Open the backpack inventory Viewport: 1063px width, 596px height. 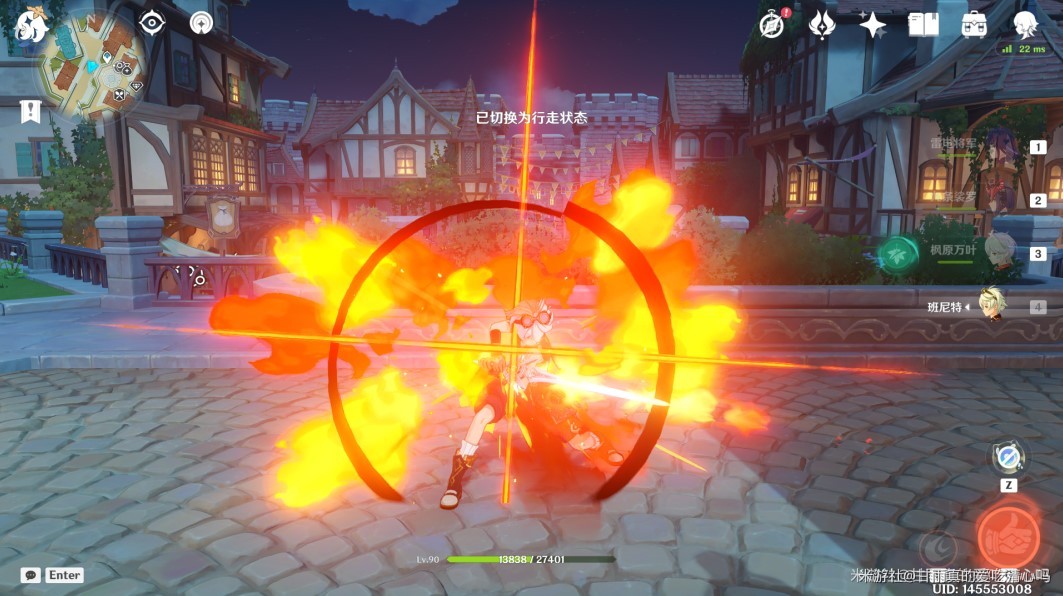click(974, 25)
